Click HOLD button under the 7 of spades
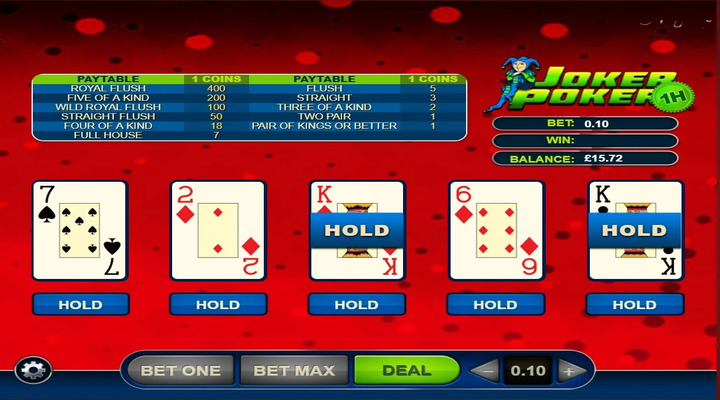Viewport: 720px width, 400px height. click(x=80, y=304)
